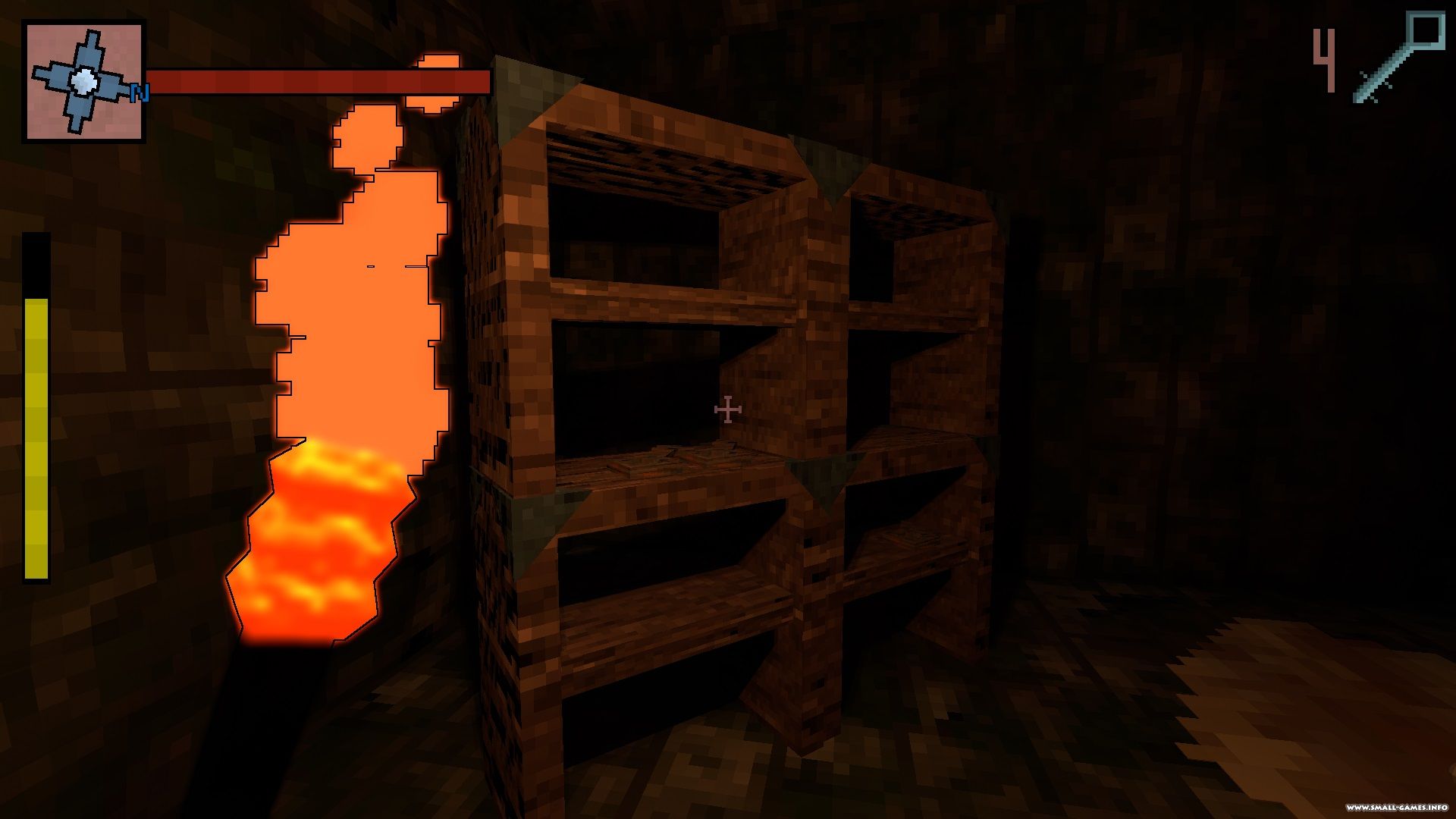Screen dimensions: 1456x819
Task: Click the compass in the corner
Action: pyautogui.click(x=83, y=81)
